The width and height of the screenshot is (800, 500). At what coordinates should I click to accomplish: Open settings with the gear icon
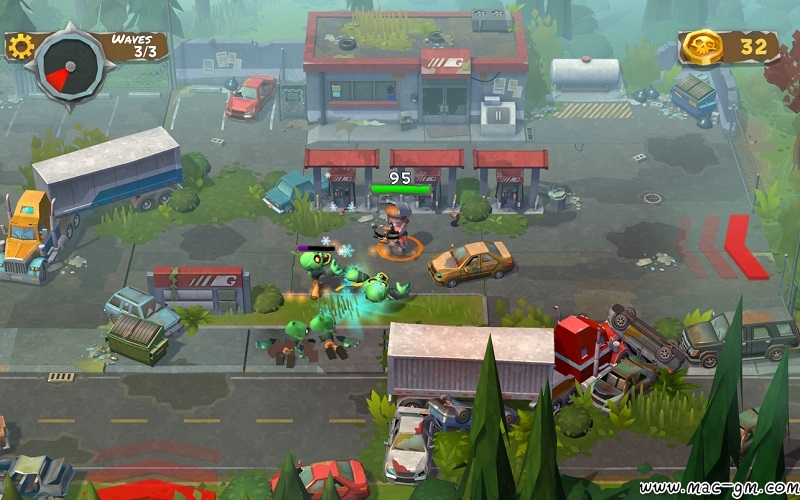point(19,46)
